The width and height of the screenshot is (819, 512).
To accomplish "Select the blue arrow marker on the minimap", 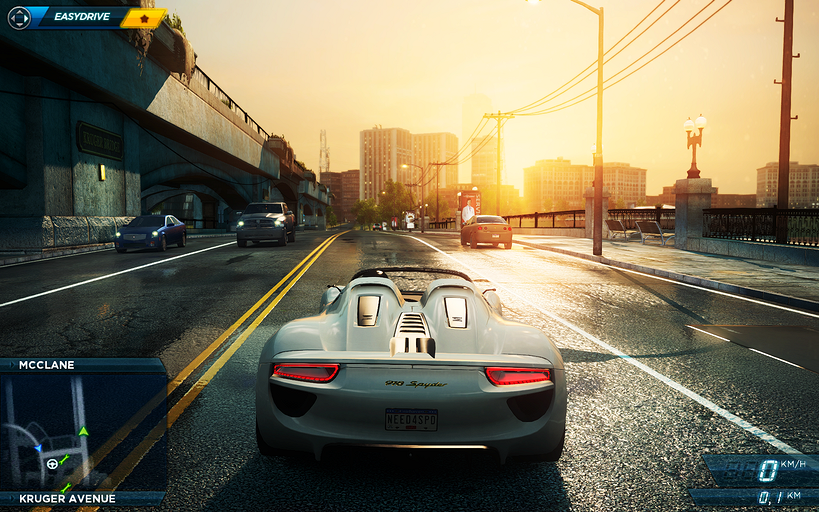I will coord(38,449).
